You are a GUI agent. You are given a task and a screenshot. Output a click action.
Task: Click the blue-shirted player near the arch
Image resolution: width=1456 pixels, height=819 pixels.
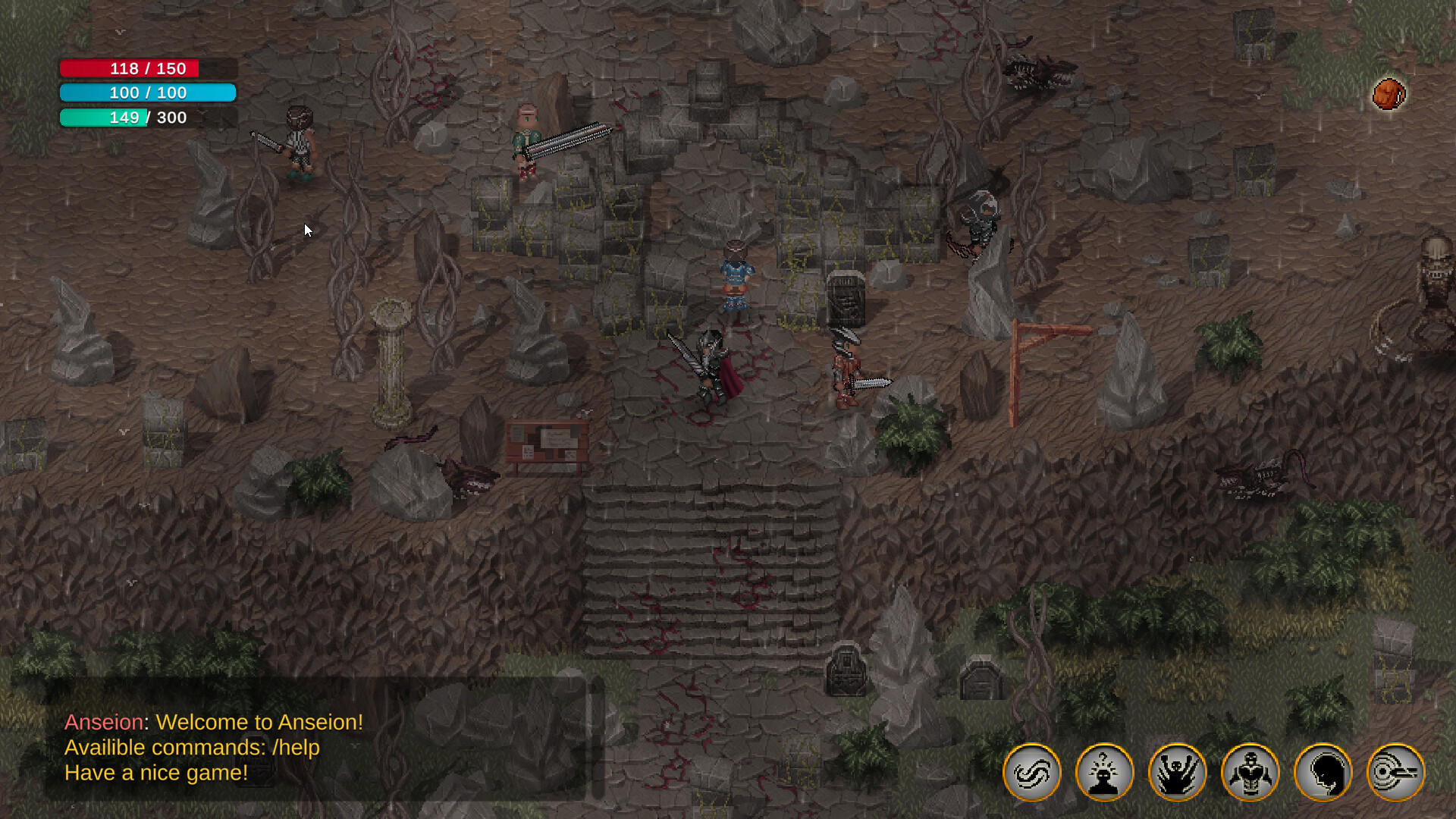point(734,281)
